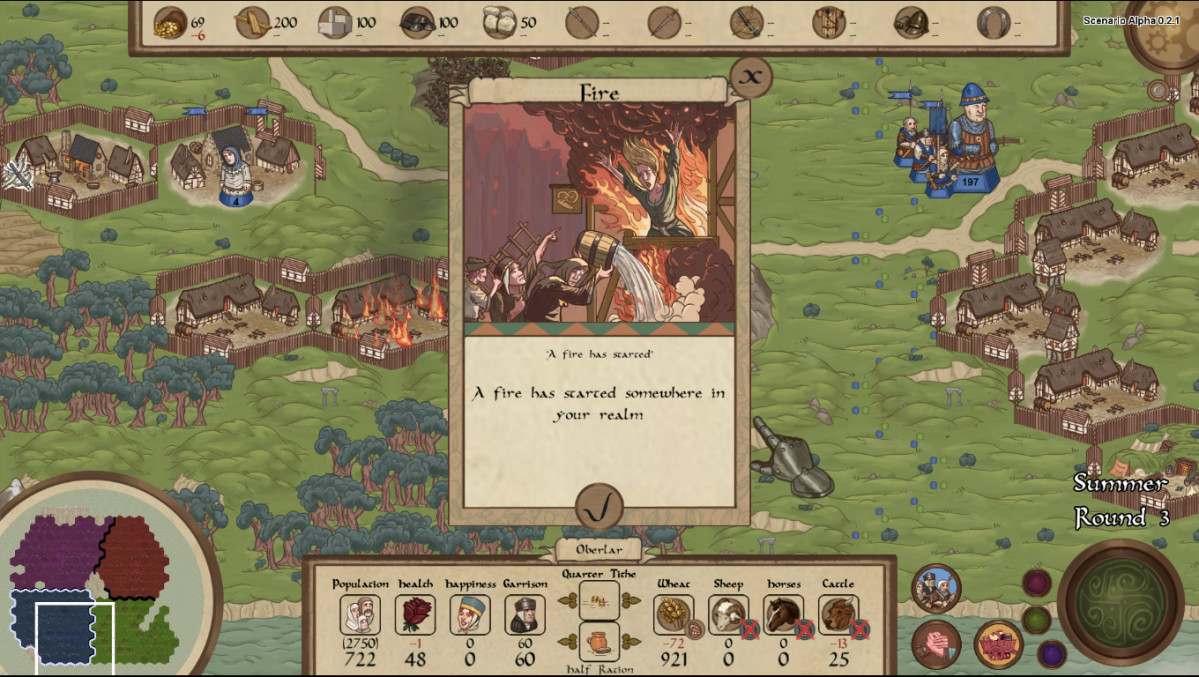Click the Oberlar town name banner
Image resolution: width=1199 pixels, height=677 pixels.
click(x=600, y=550)
